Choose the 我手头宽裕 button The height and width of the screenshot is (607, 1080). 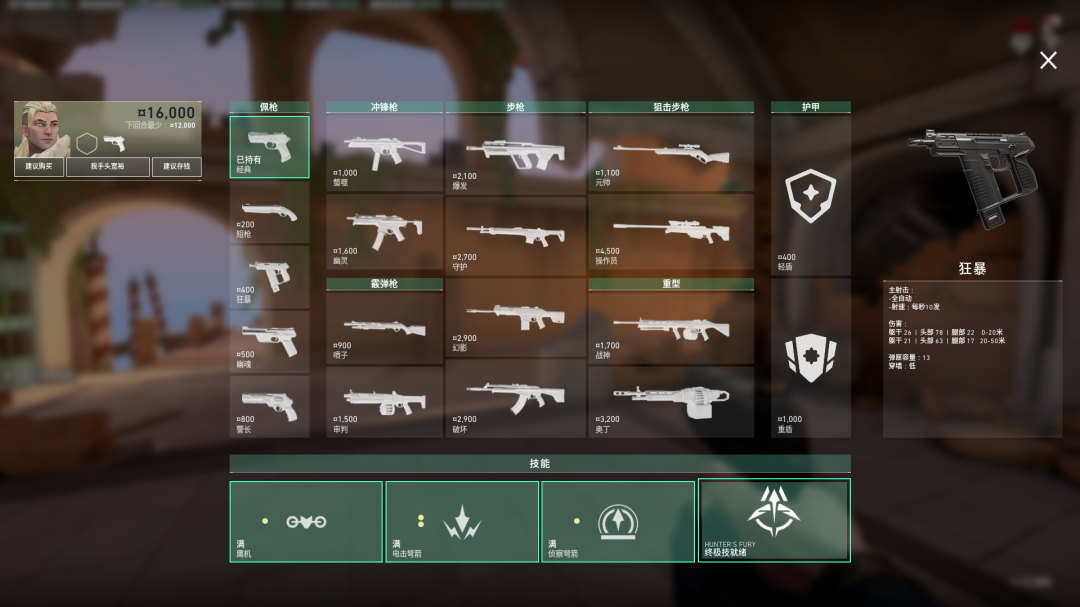(x=107, y=166)
